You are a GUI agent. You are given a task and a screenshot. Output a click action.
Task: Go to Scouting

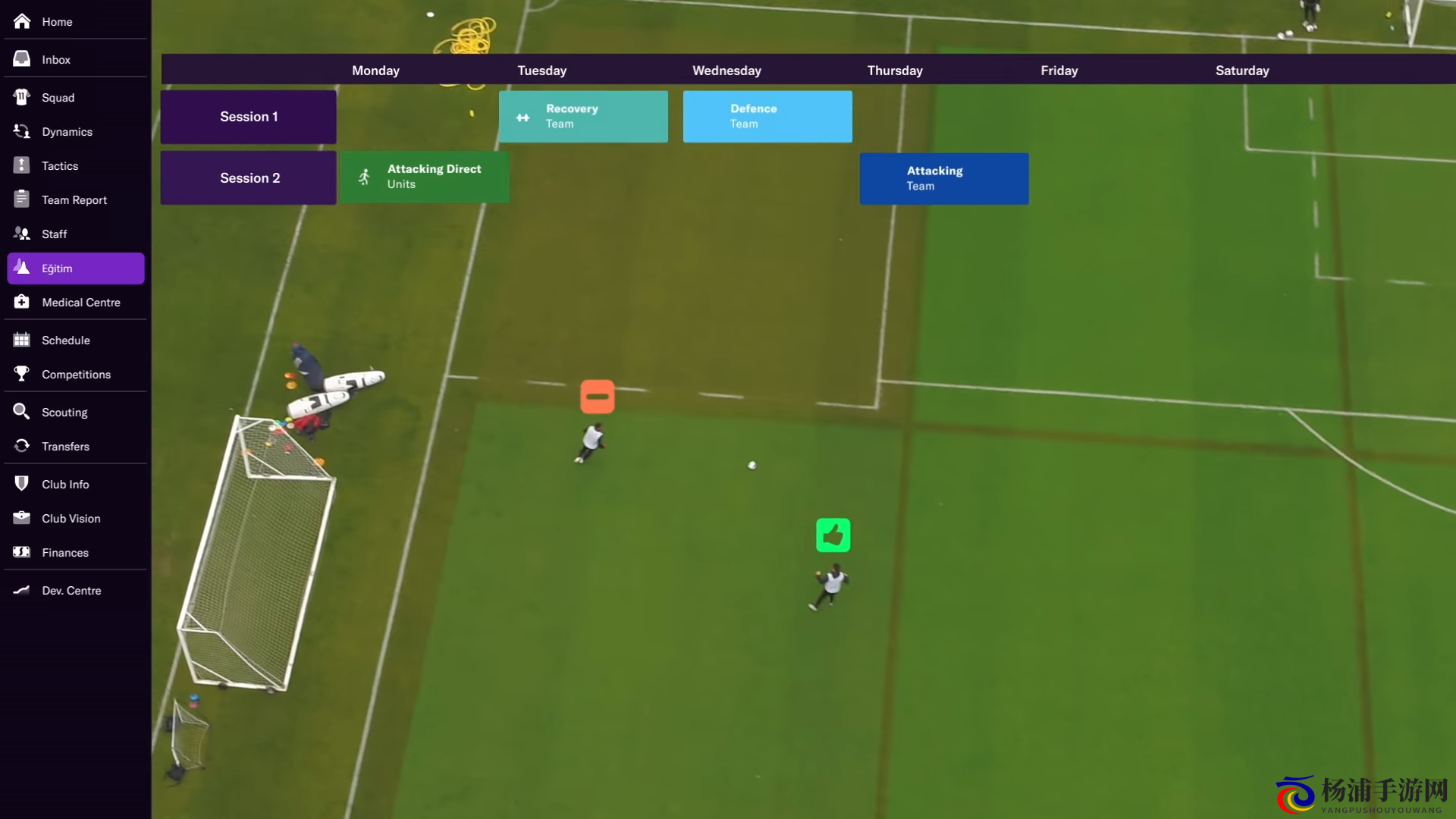(64, 413)
